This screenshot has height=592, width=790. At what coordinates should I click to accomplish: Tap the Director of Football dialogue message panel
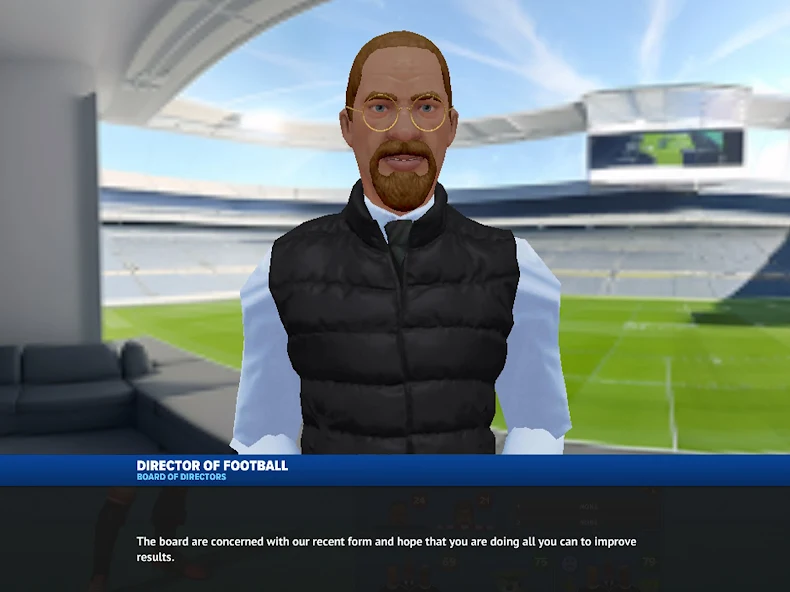coord(395,539)
